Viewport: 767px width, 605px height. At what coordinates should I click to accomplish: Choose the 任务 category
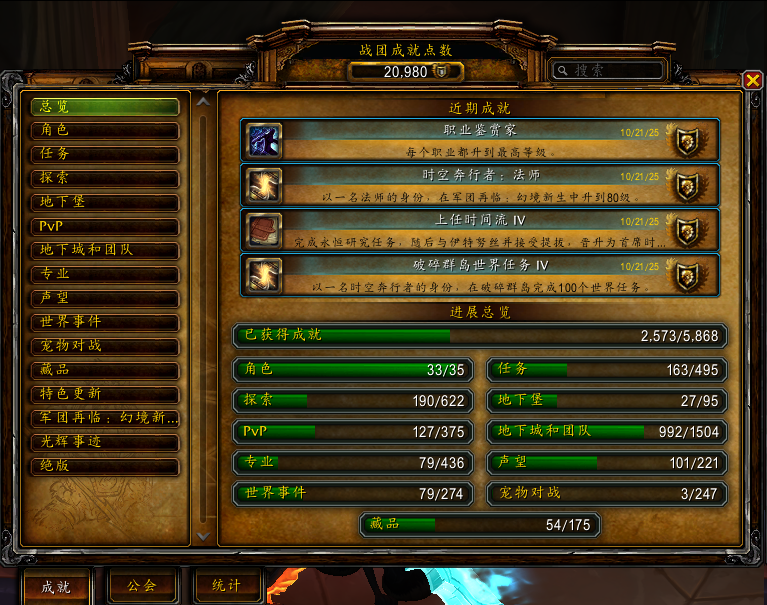pyautogui.click(x=105, y=154)
